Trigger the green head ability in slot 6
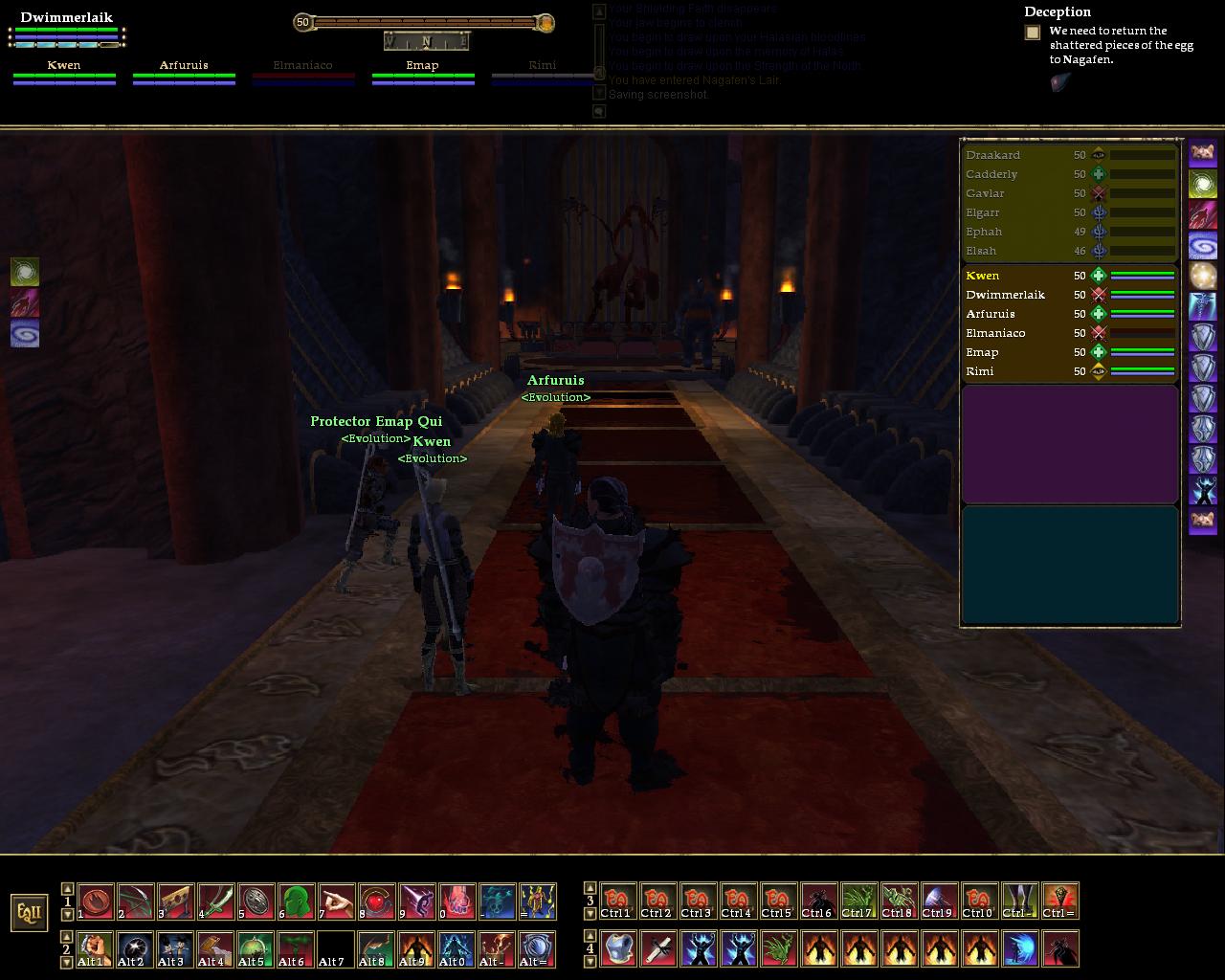This screenshot has width=1225, height=980. pos(296,902)
